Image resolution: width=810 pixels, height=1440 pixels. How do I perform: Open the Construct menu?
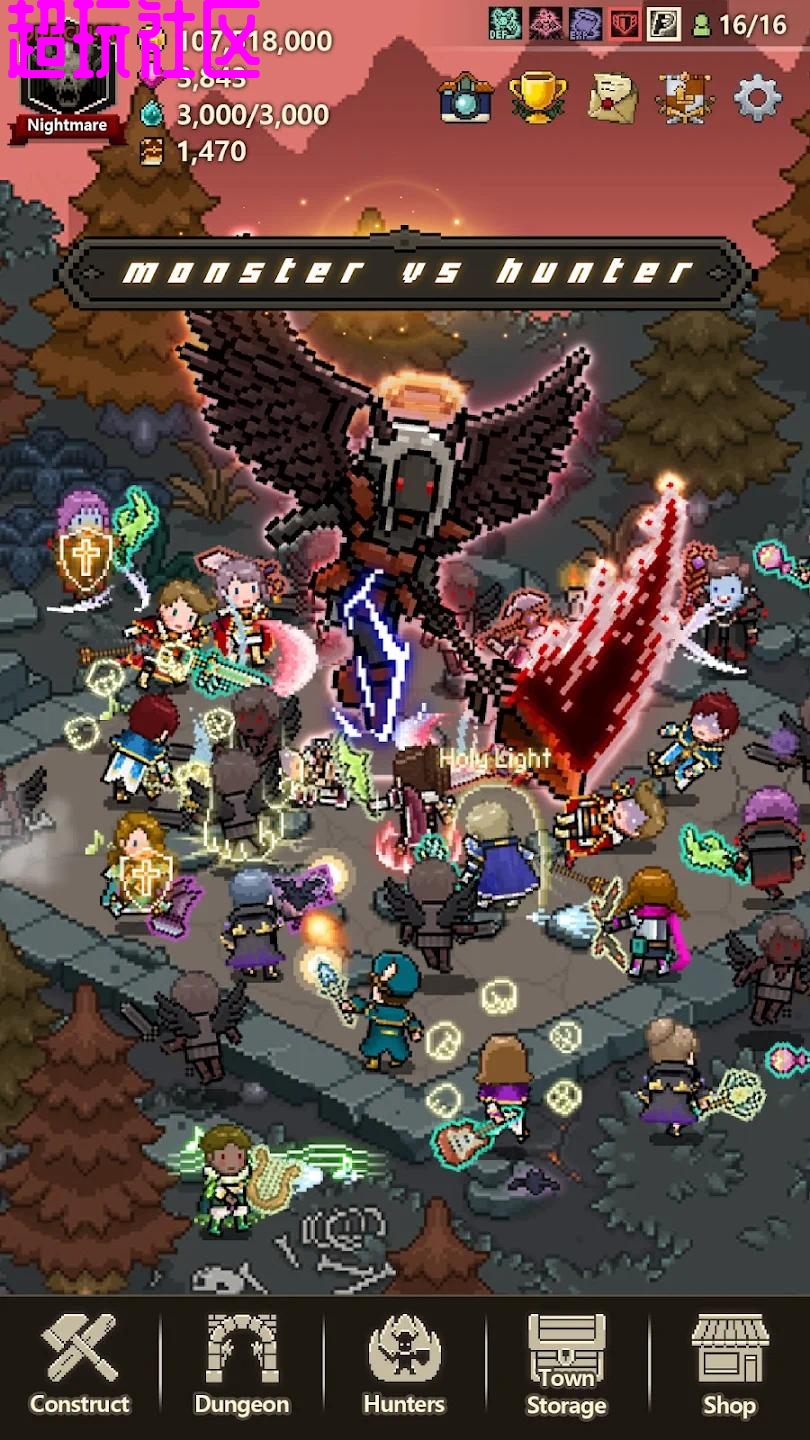tap(80, 1365)
